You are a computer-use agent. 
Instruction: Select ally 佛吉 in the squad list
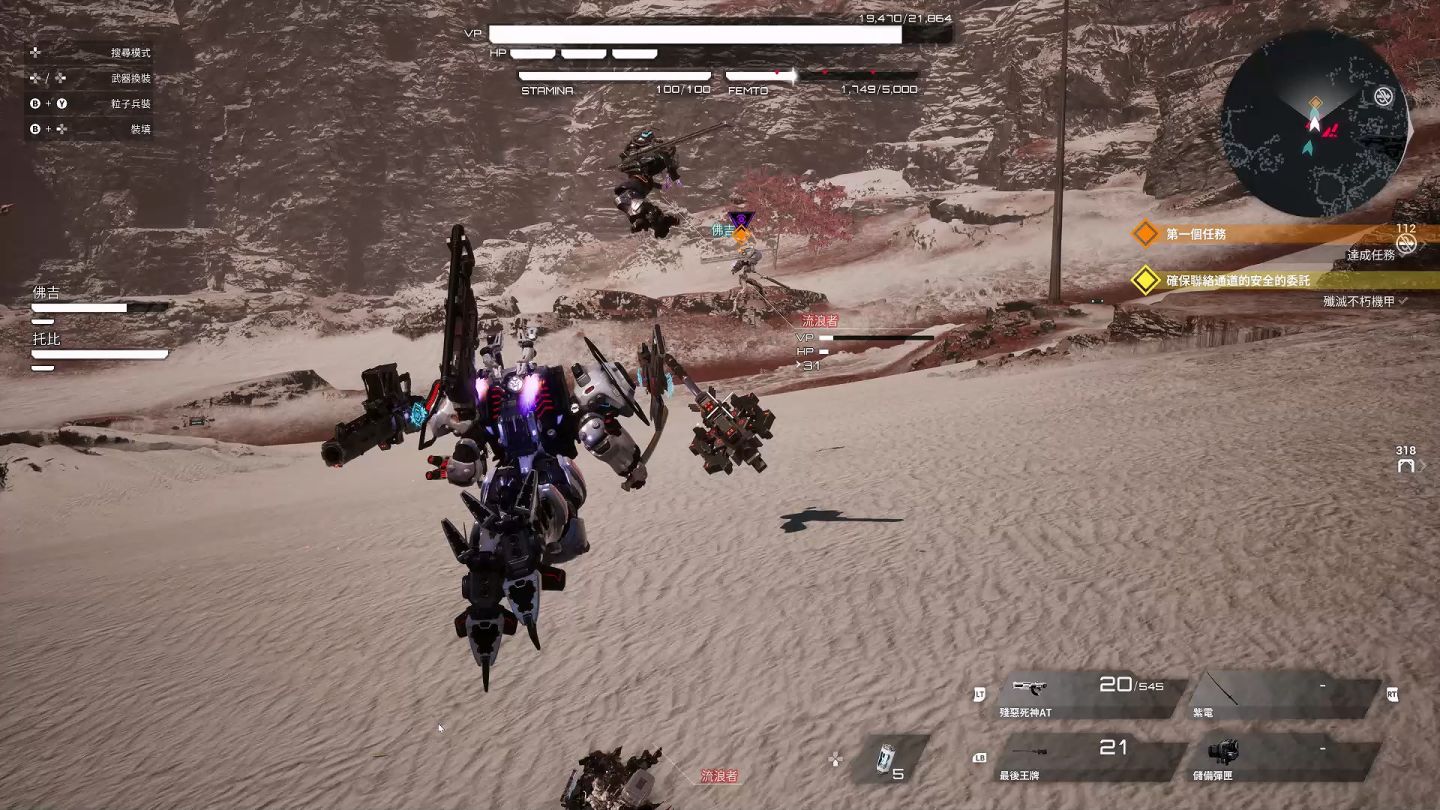click(98, 300)
